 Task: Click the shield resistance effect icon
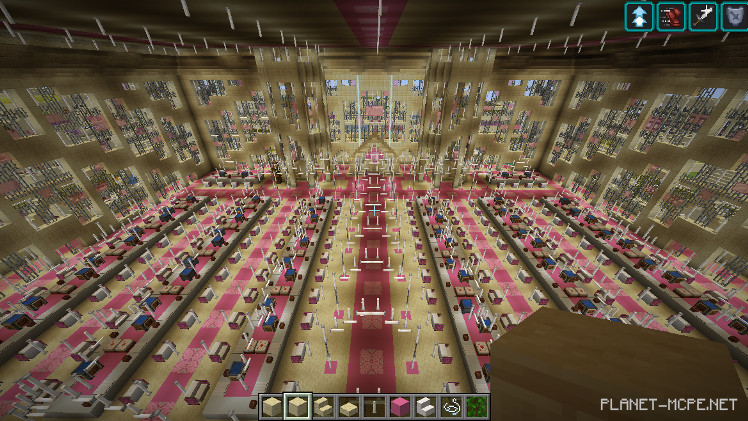733,16
